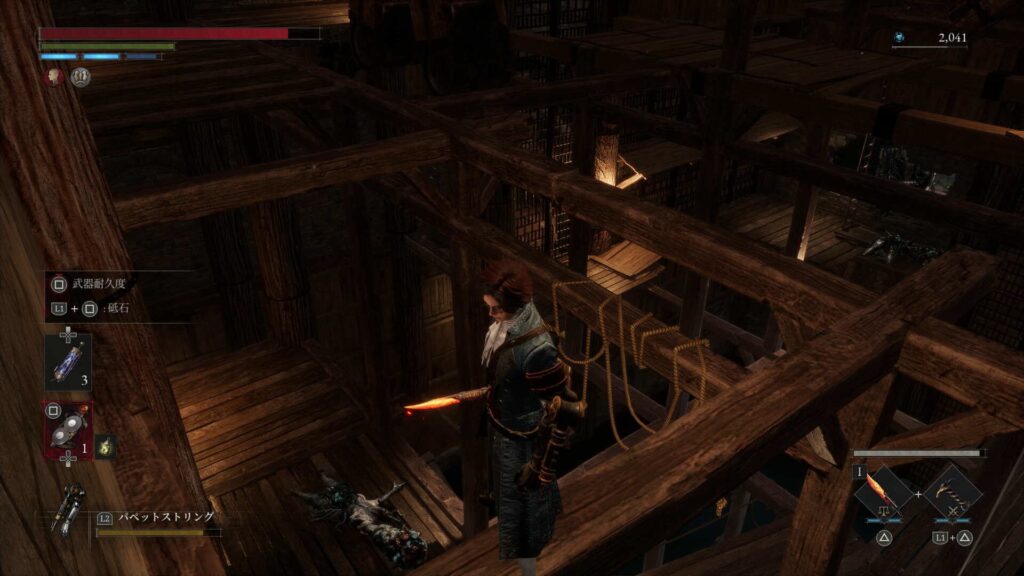
Task: Select the blue pulse cell item slot
Action: tap(68, 361)
